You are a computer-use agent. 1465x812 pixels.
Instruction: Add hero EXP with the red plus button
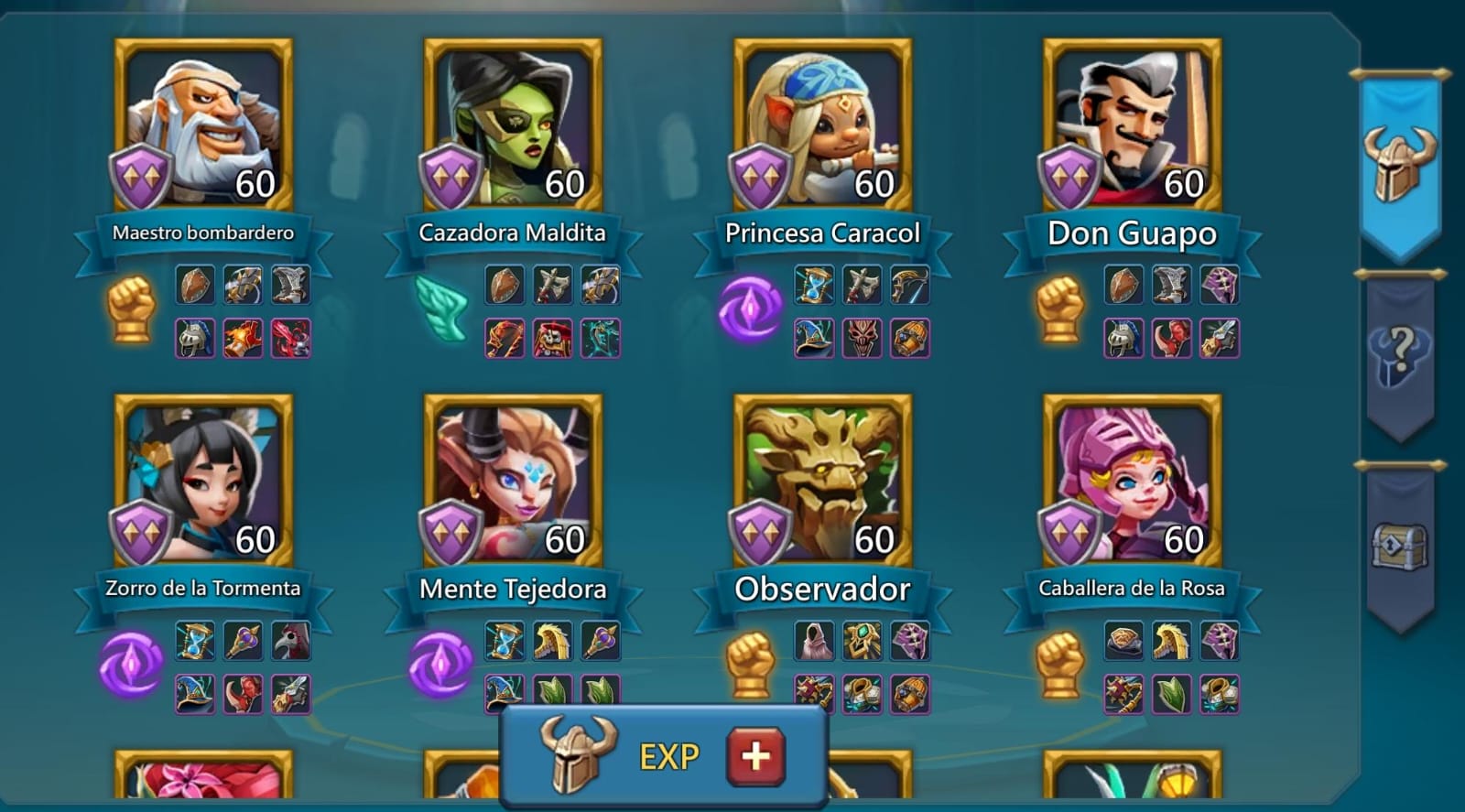(755, 756)
